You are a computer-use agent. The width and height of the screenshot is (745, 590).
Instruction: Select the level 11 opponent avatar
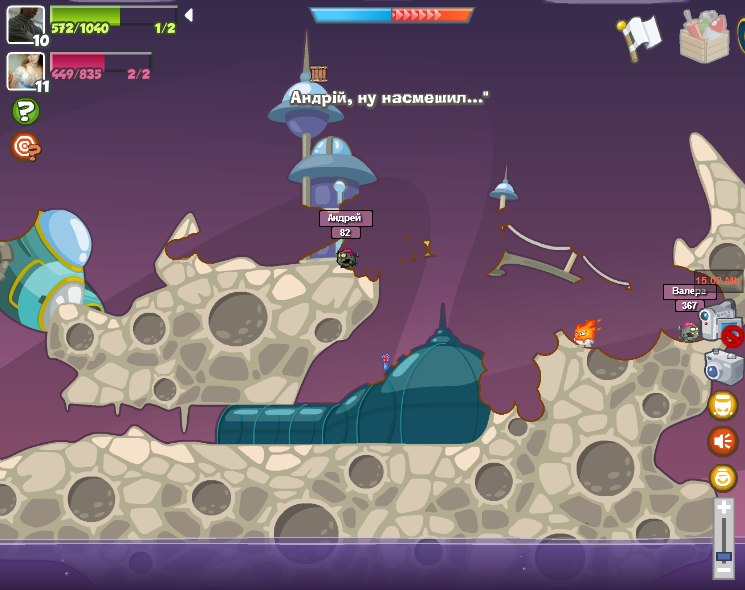pos(25,70)
